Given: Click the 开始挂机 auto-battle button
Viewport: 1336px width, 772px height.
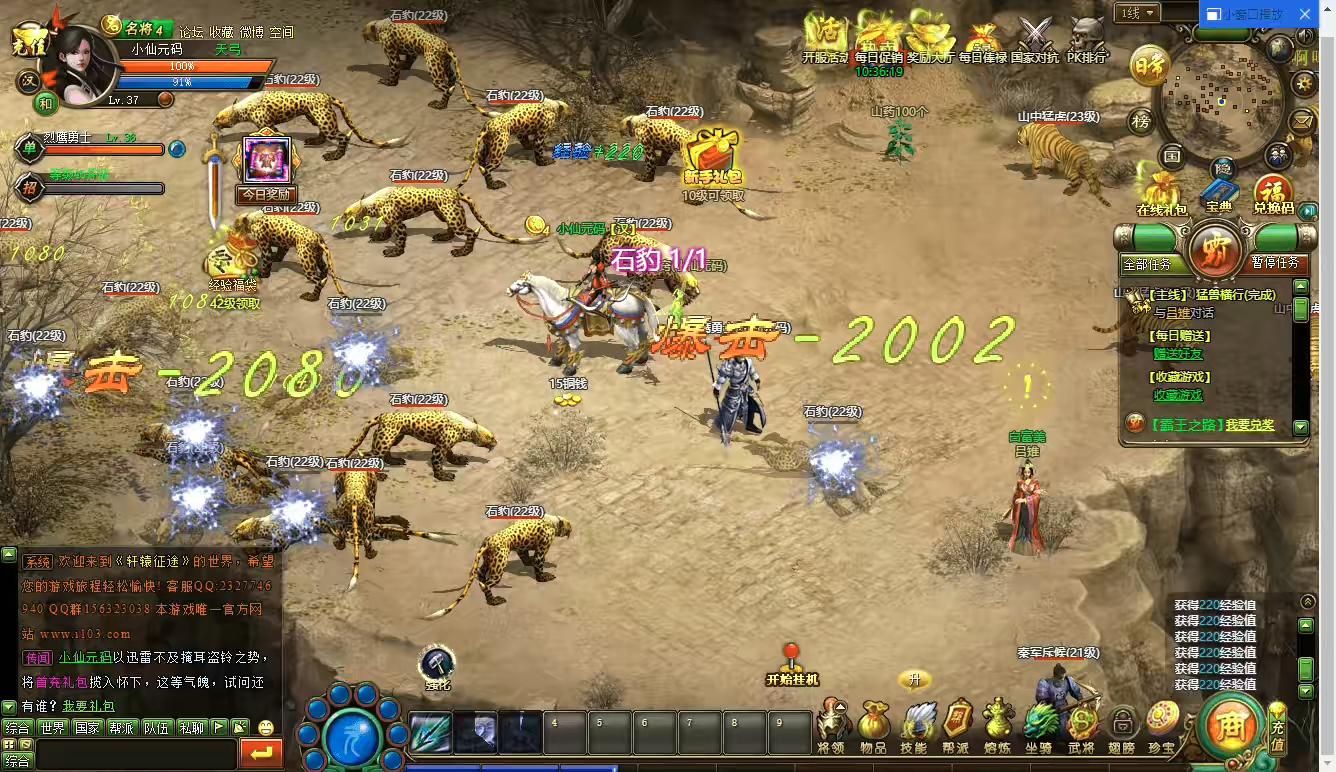Looking at the screenshot, I should [x=792, y=664].
